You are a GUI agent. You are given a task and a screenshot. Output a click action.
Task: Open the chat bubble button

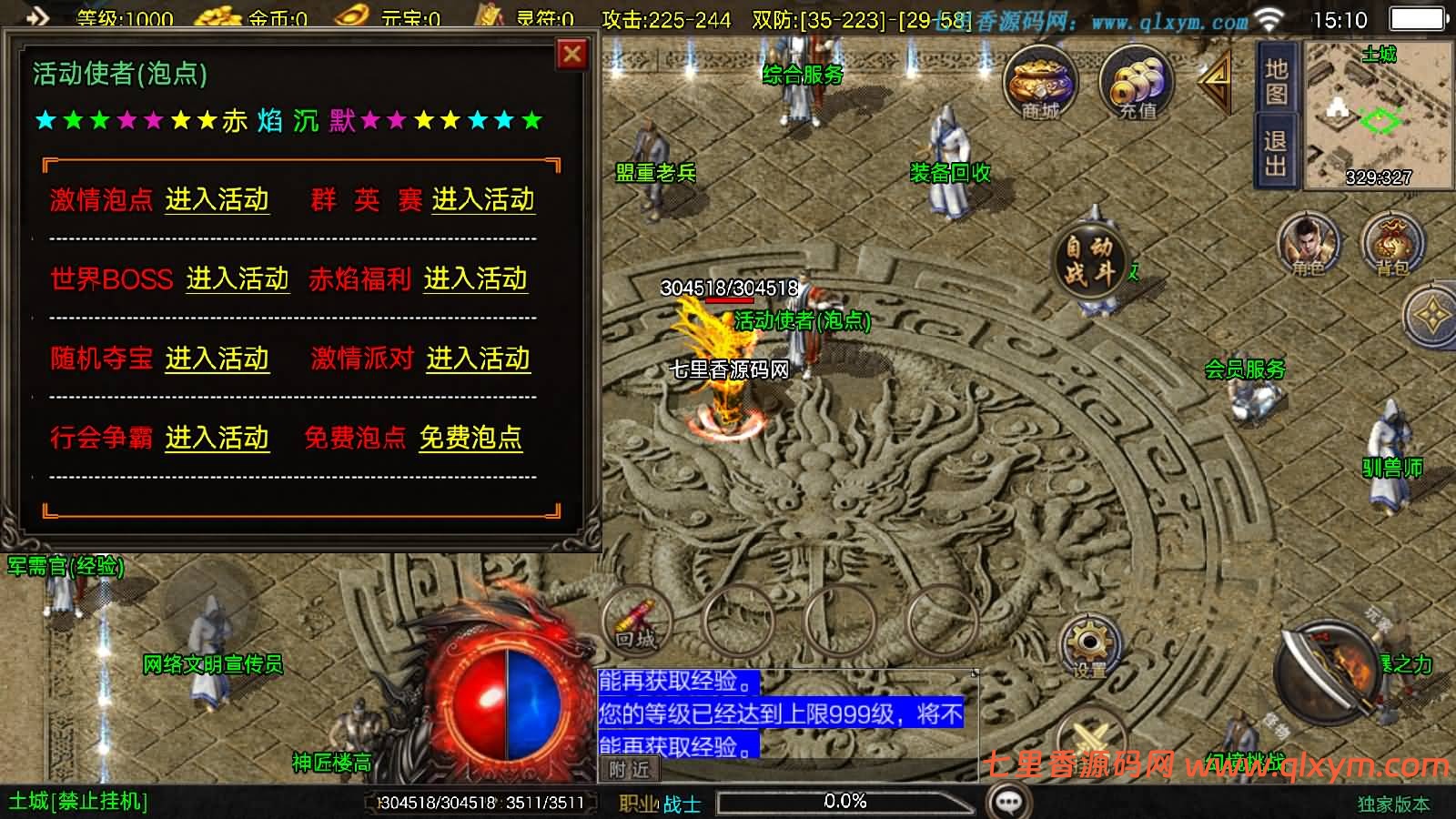pyautogui.click(x=1008, y=802)
